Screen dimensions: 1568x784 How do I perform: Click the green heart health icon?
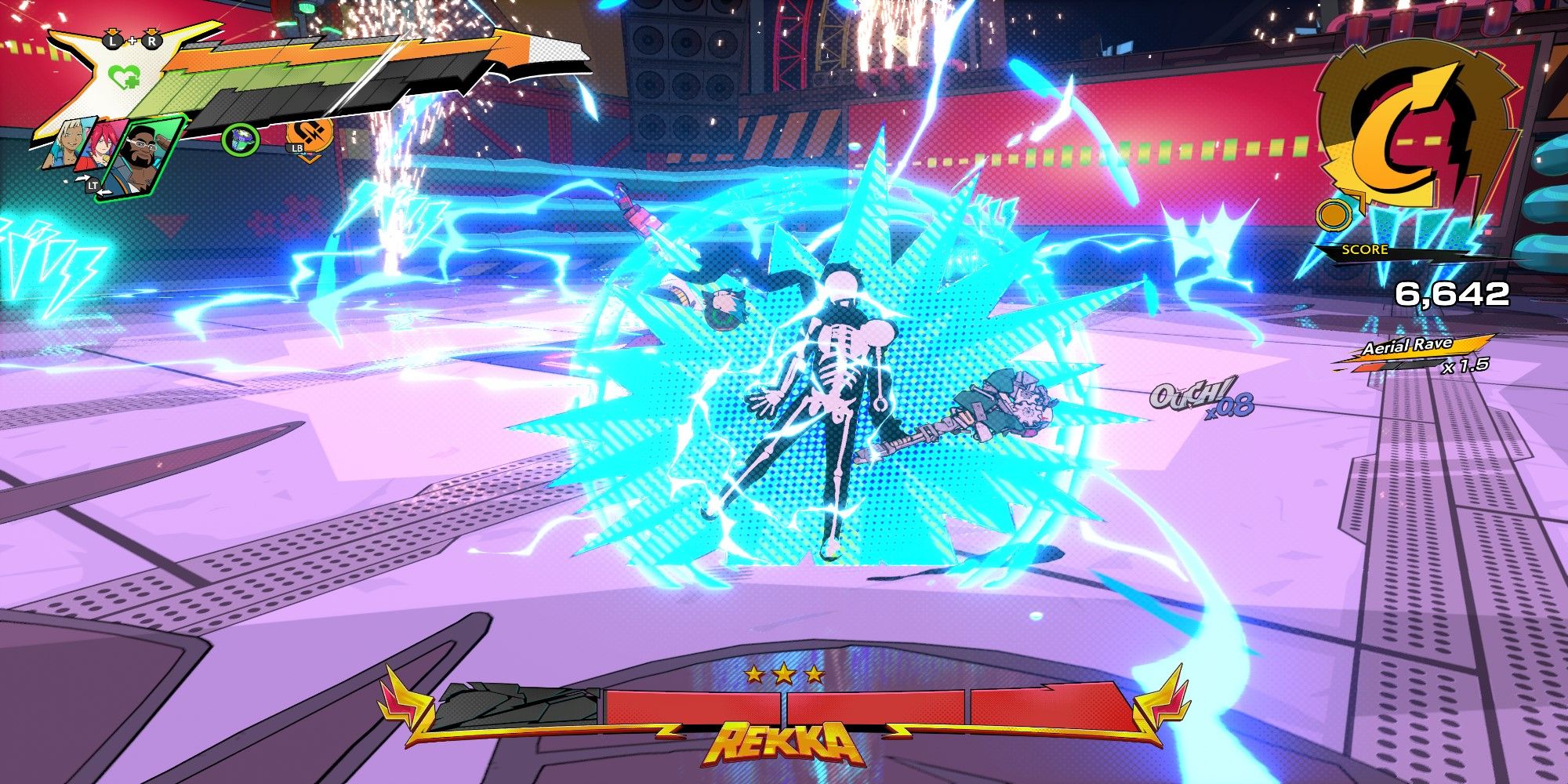125,78
